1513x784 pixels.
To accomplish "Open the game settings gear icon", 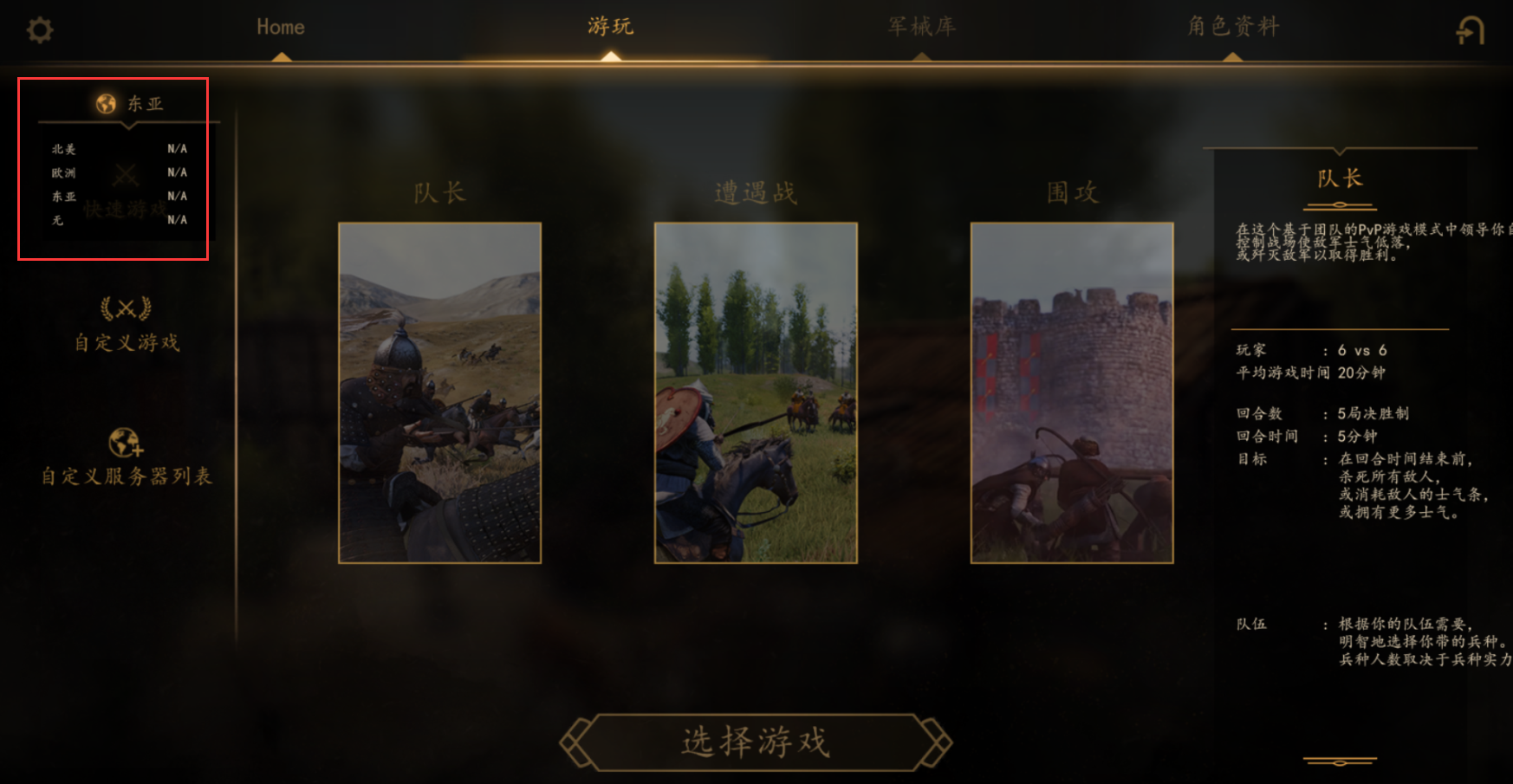I will pyautogui.click(x=39, y=29).
